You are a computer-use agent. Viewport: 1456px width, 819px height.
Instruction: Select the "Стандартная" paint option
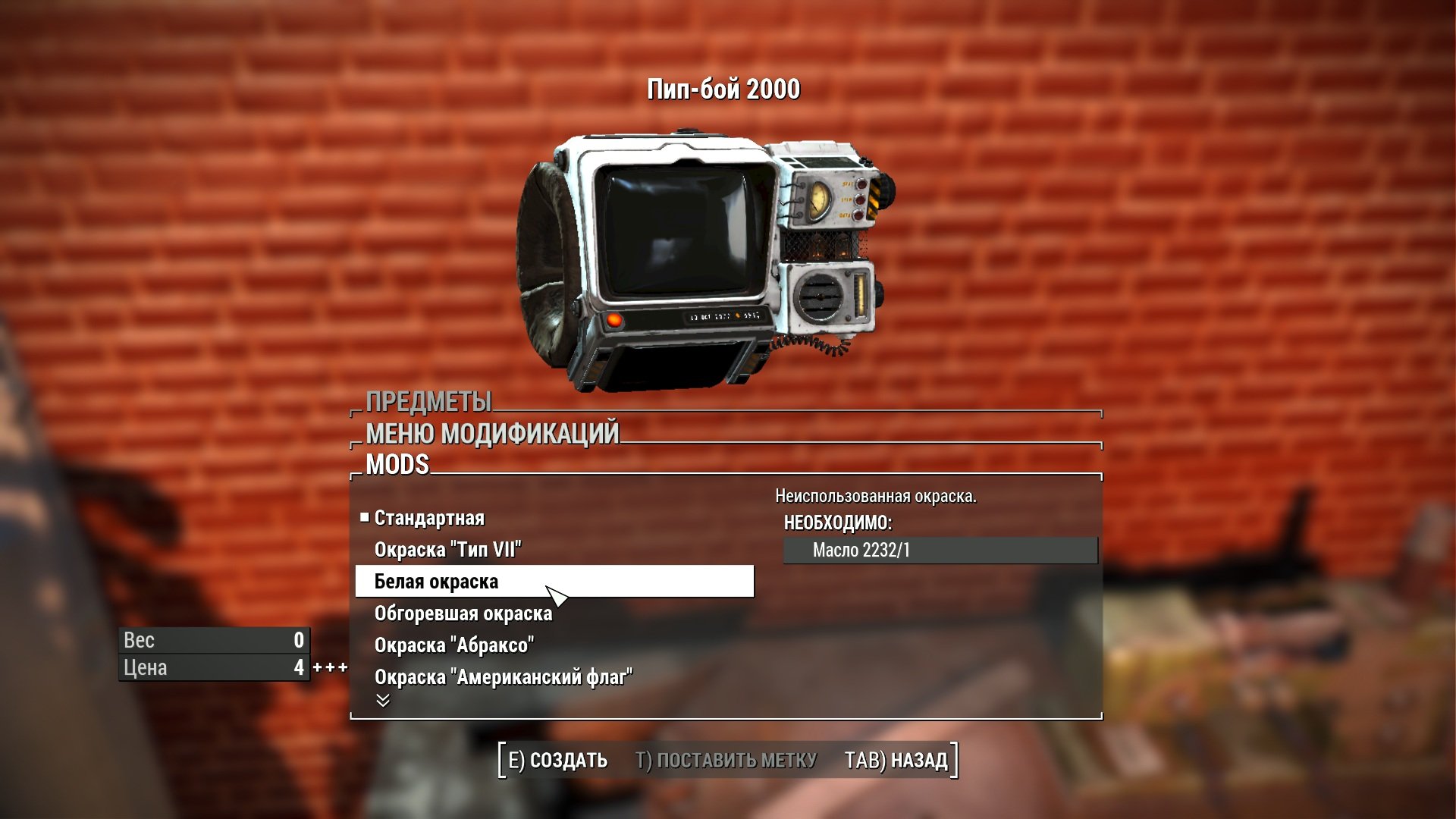point(429,518)
